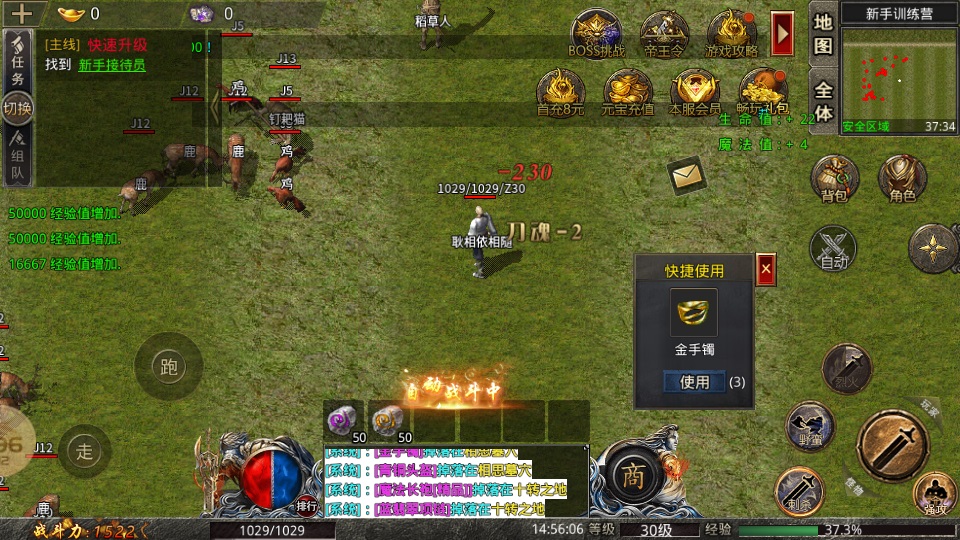Viewport: 960px width, 540px height.
Task: Open the 商 shop button
Action: 630,473
